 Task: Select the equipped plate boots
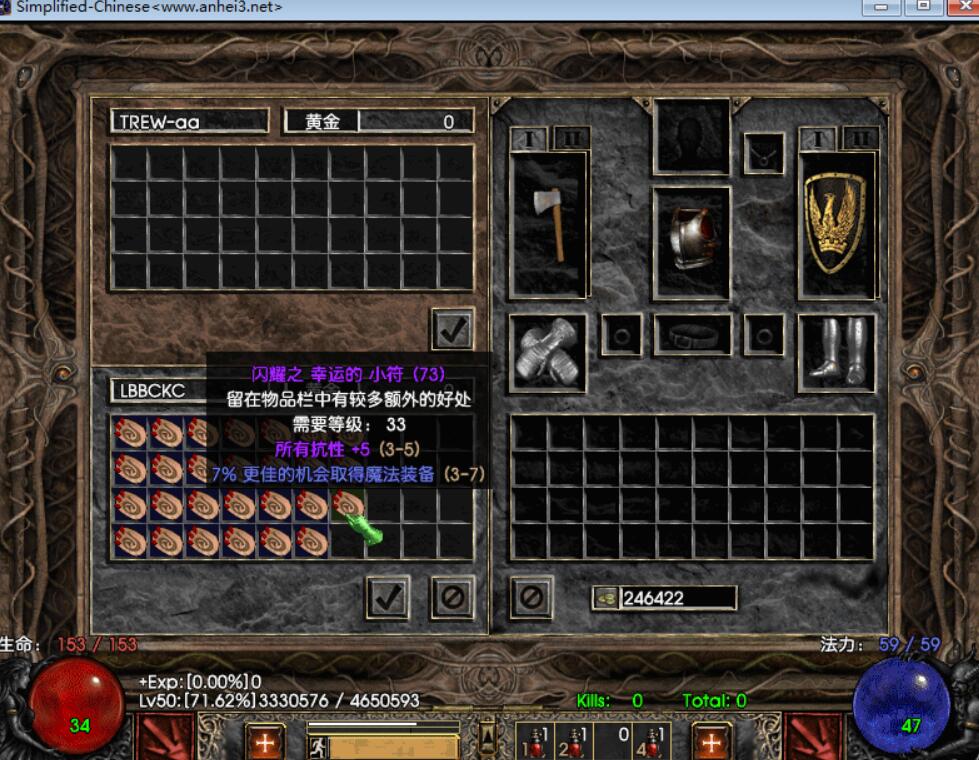point(836,350)
